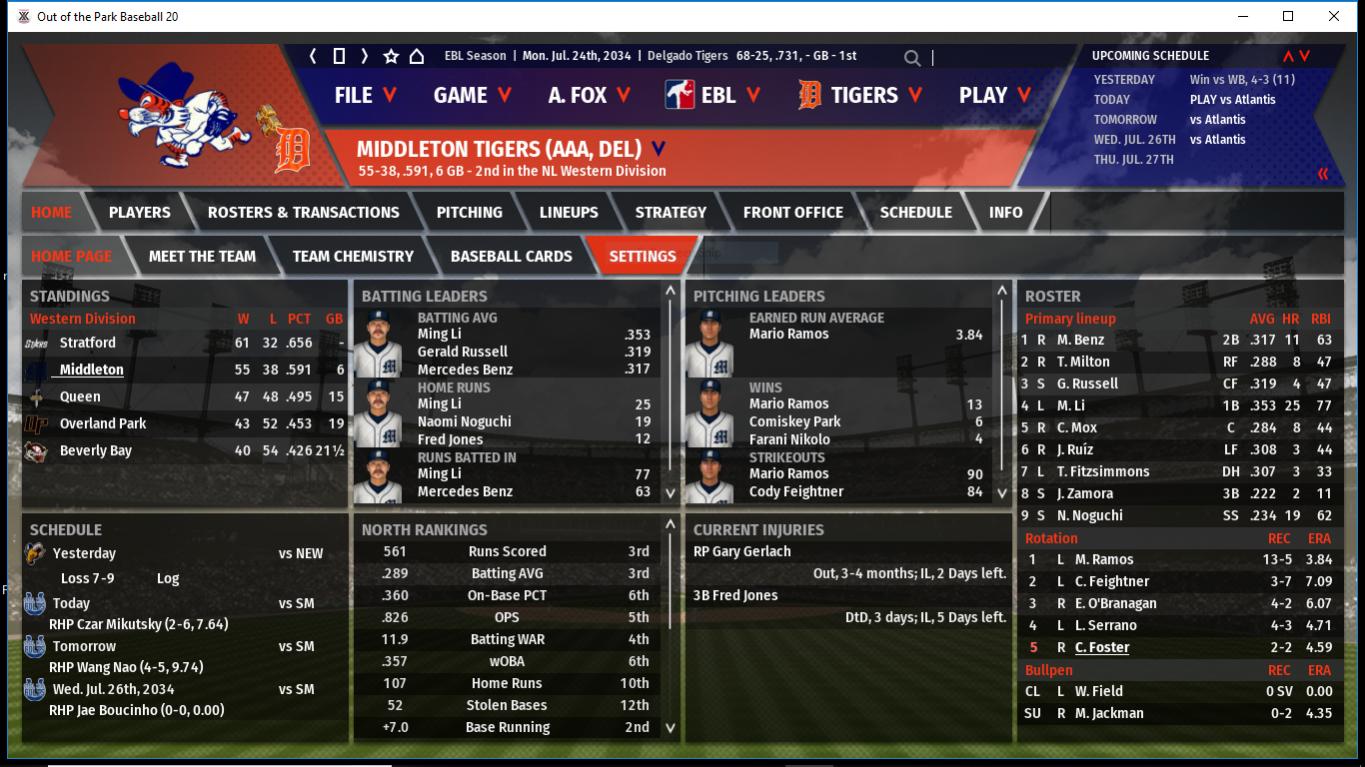Click the Middleton team link in standings
Viewport: 1365px width, 767px height.
click(x=91, y=370)
